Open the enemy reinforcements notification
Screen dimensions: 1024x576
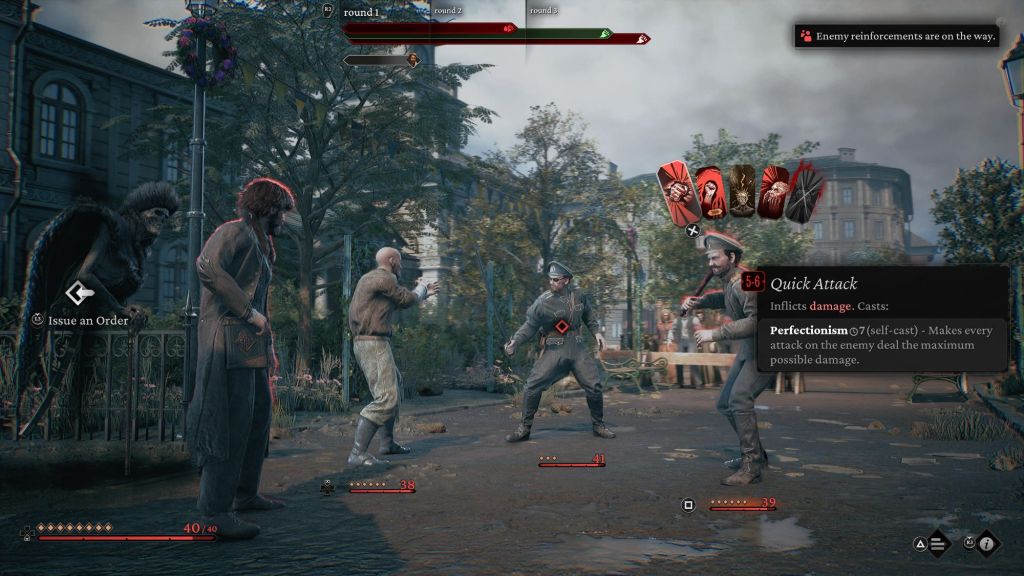point(896,36)
